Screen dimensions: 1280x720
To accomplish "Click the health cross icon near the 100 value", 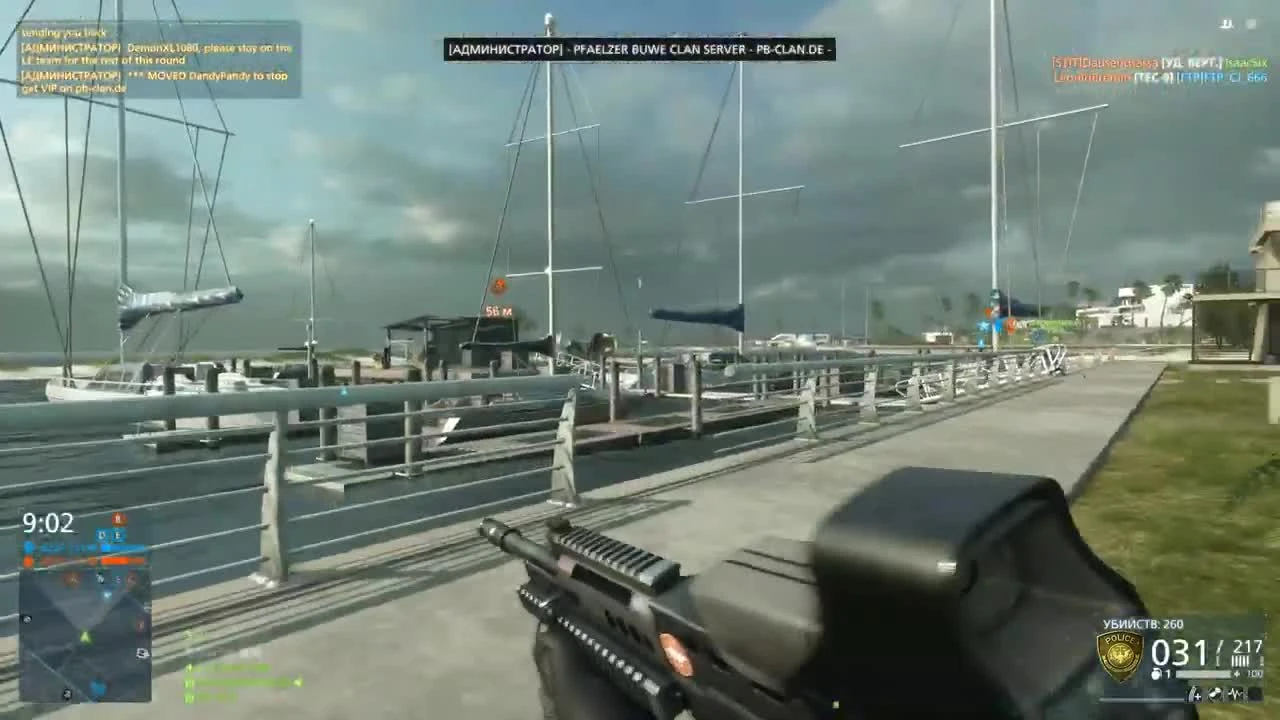I will coord(1237,673).
